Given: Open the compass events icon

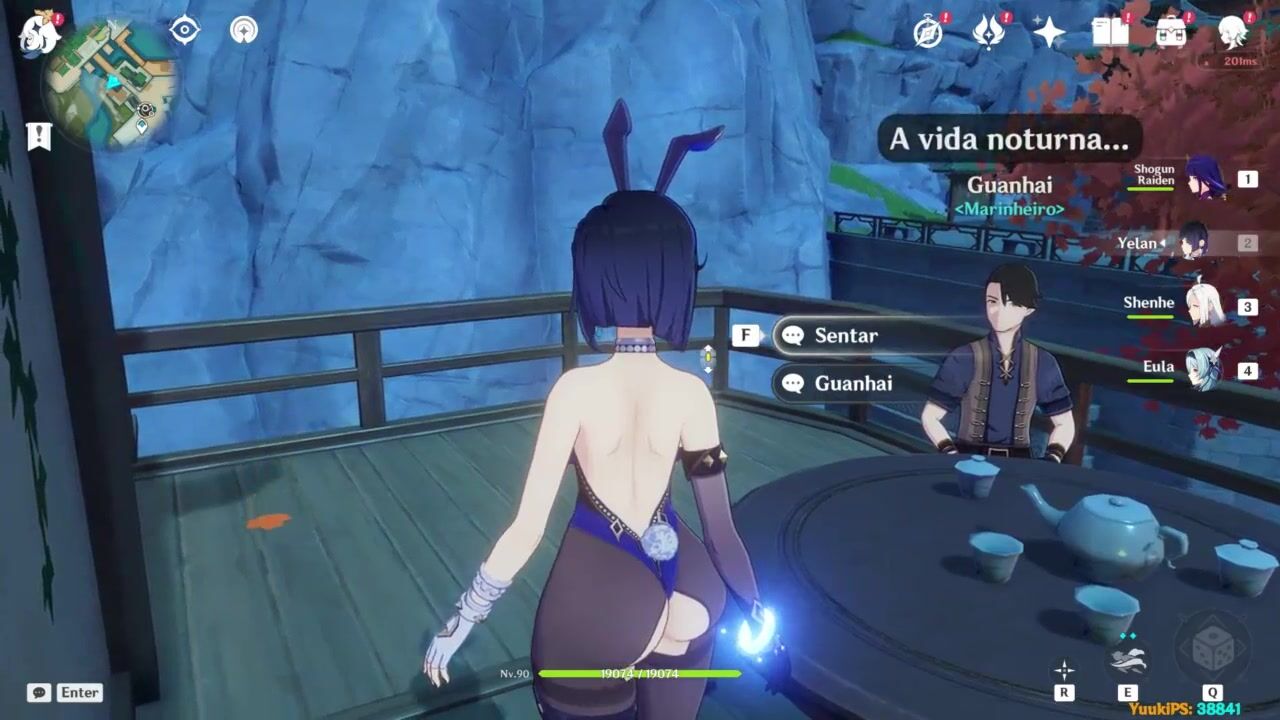Looking at the screenshot, I should 929,33.
